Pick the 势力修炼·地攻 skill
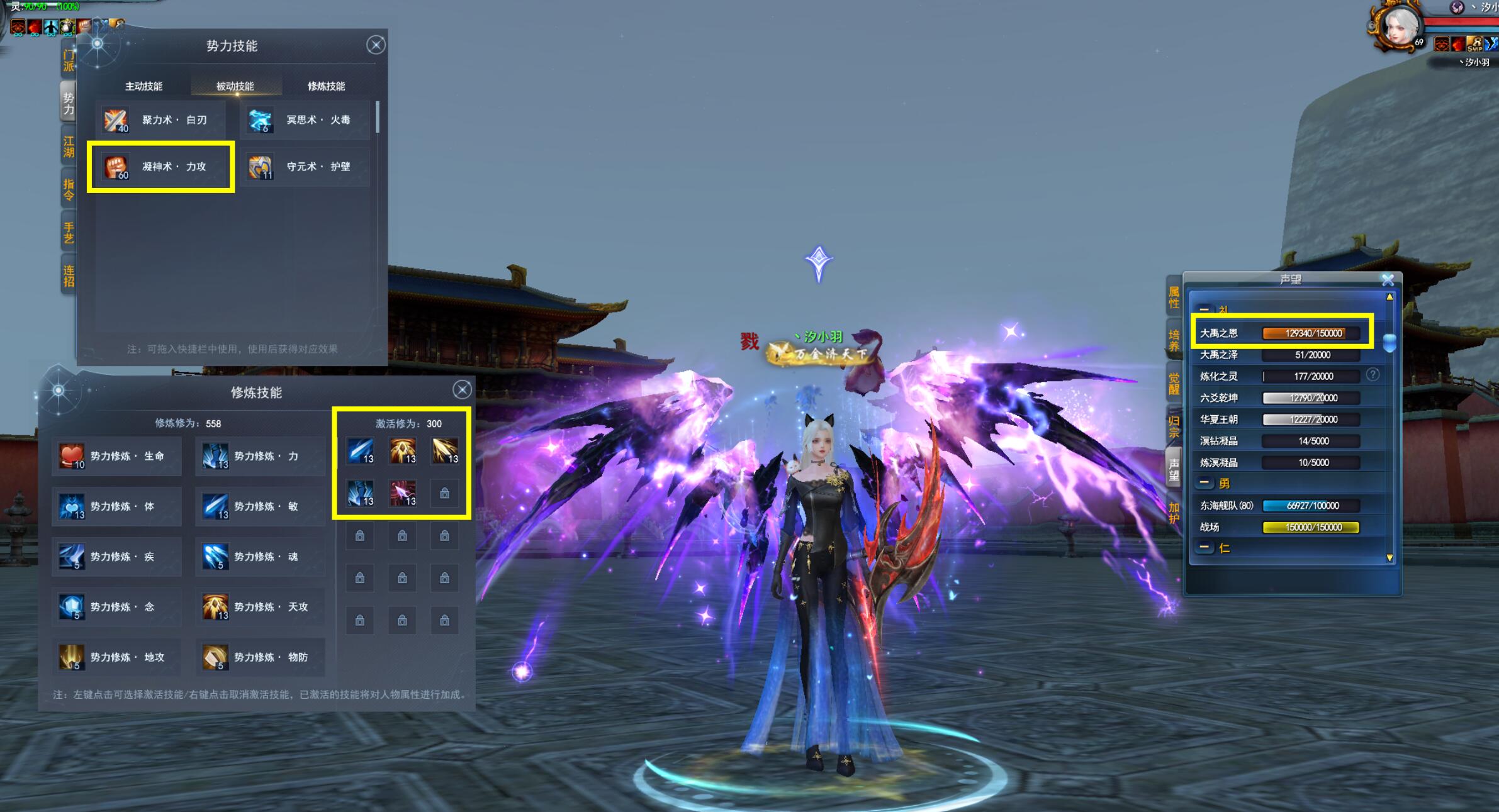1499x812 pixels. pyautogui.click(x=117, y=657)
